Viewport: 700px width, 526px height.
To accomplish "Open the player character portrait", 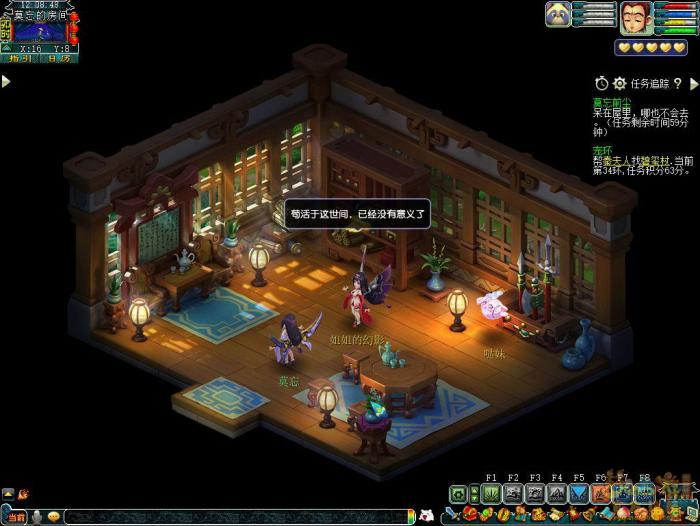I will tap(632, 17).
